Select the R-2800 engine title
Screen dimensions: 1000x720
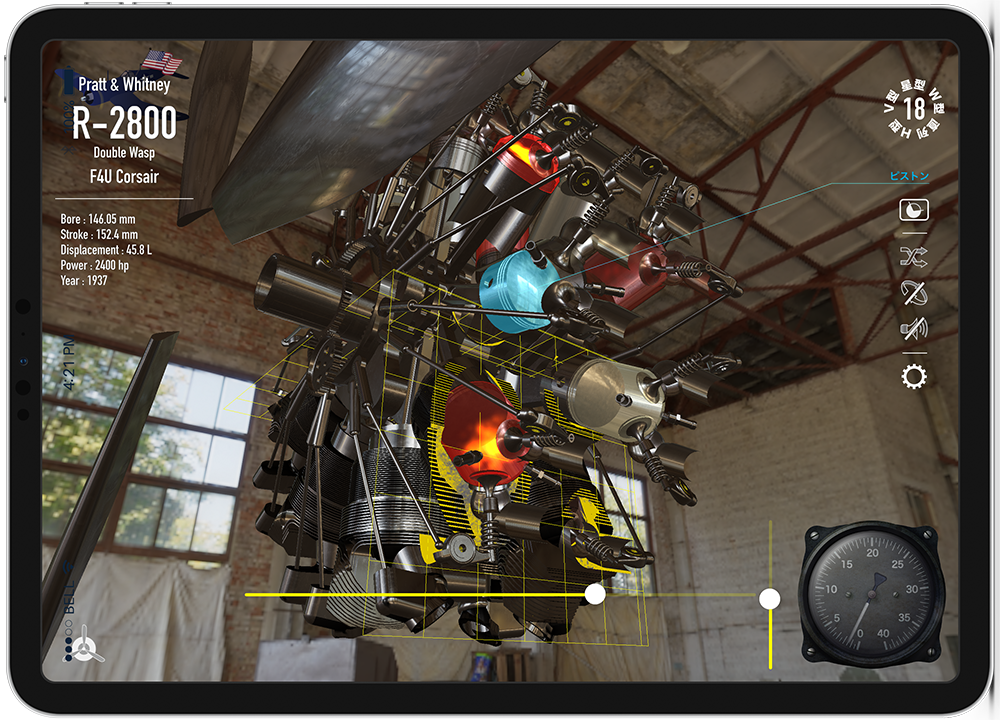[125, 122]
